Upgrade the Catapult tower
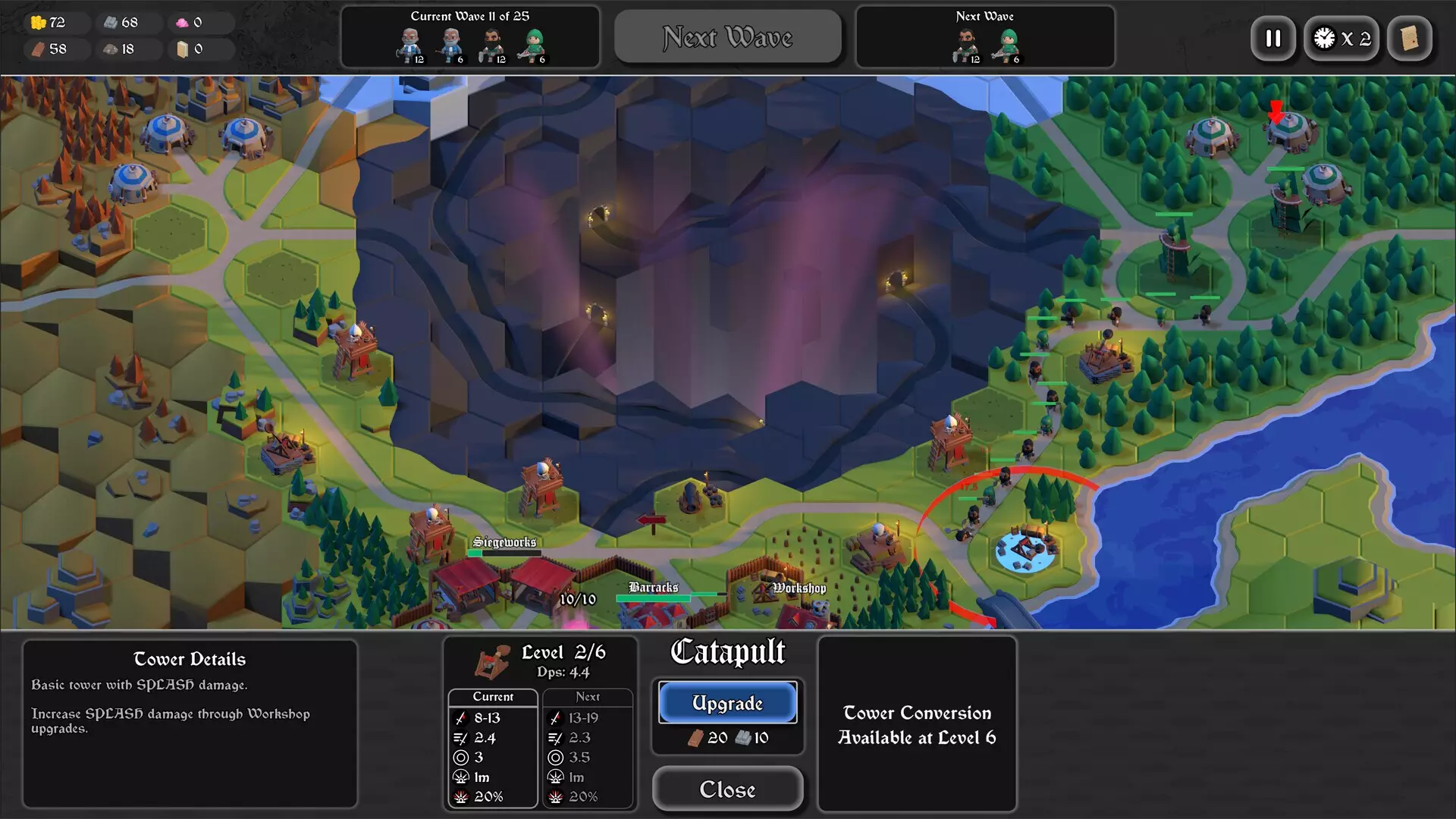 727,702
